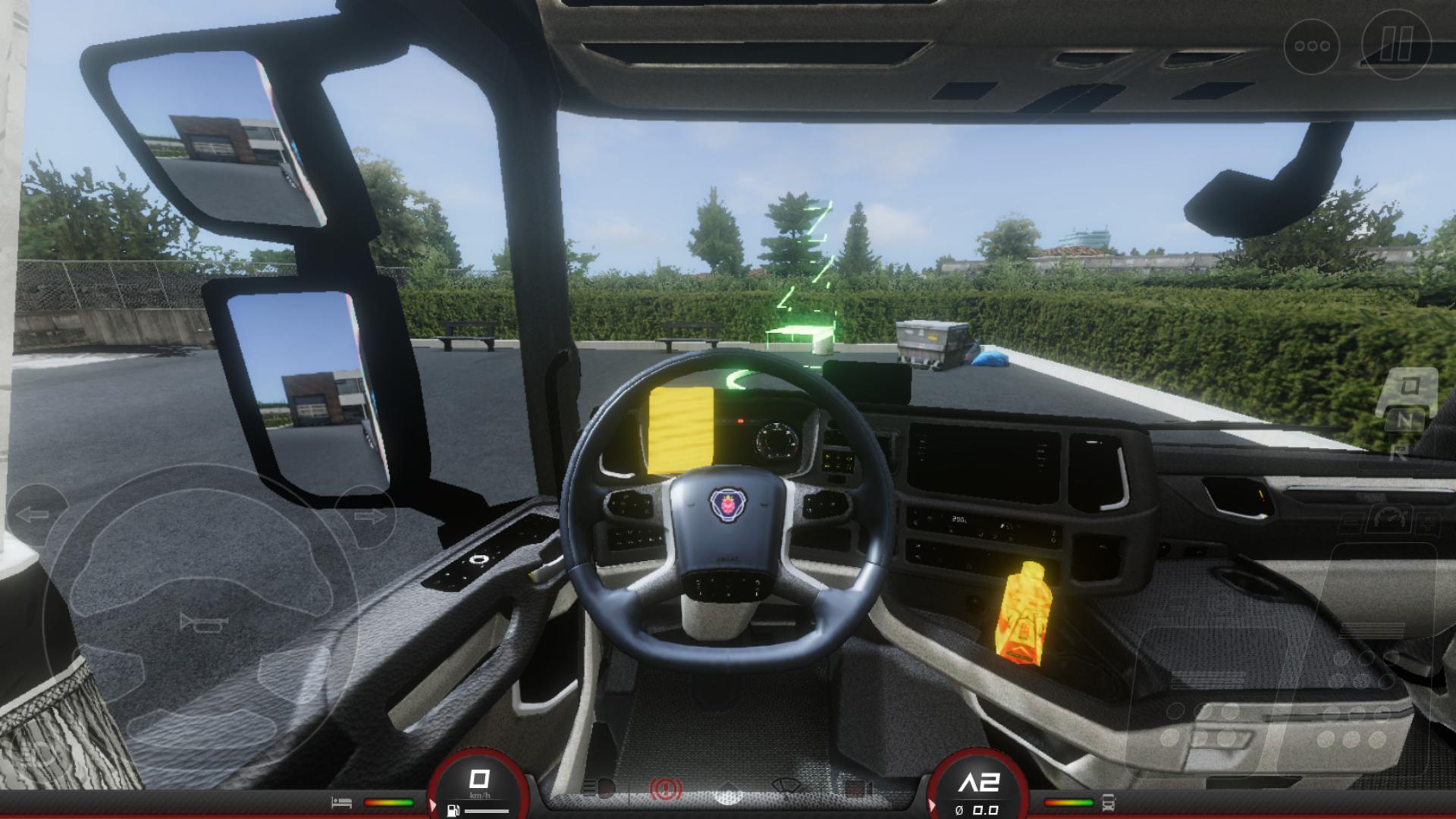Shift the gear selector to R

(1399, 453)
